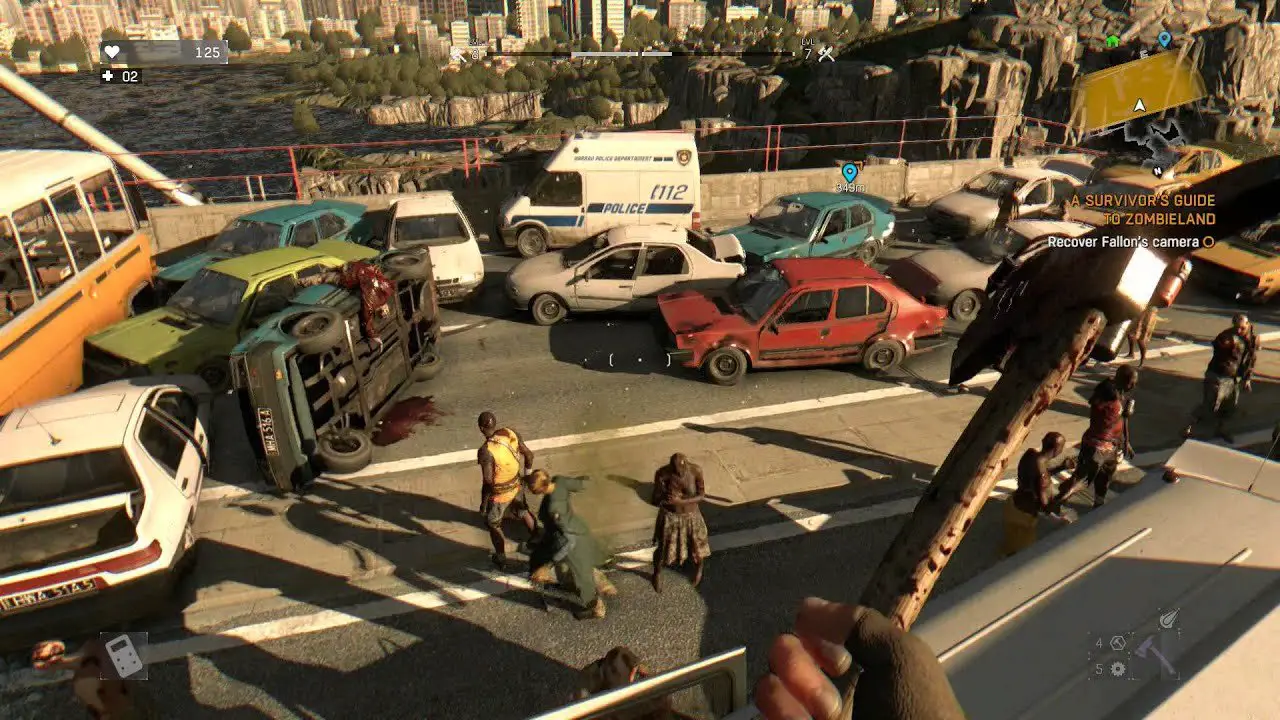Choose the gear item in slot 5
1280x720 pixels.
coord(1118,669)
